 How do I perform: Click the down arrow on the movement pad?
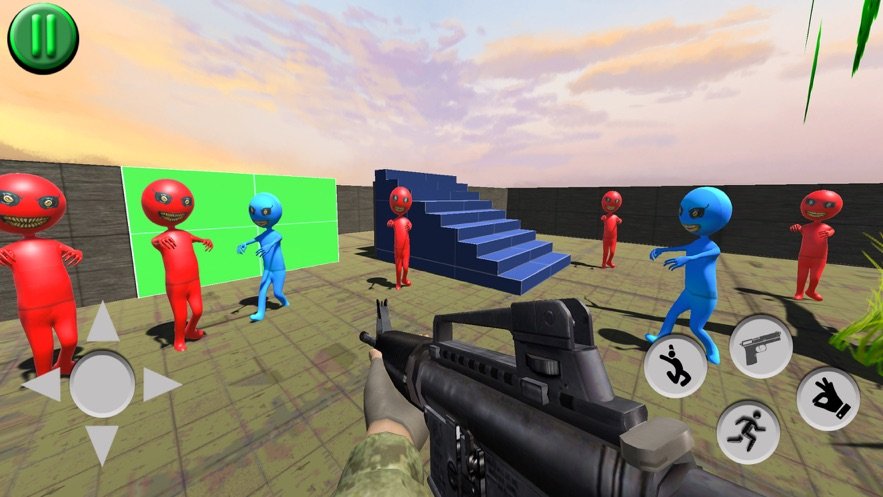(102, 444)
